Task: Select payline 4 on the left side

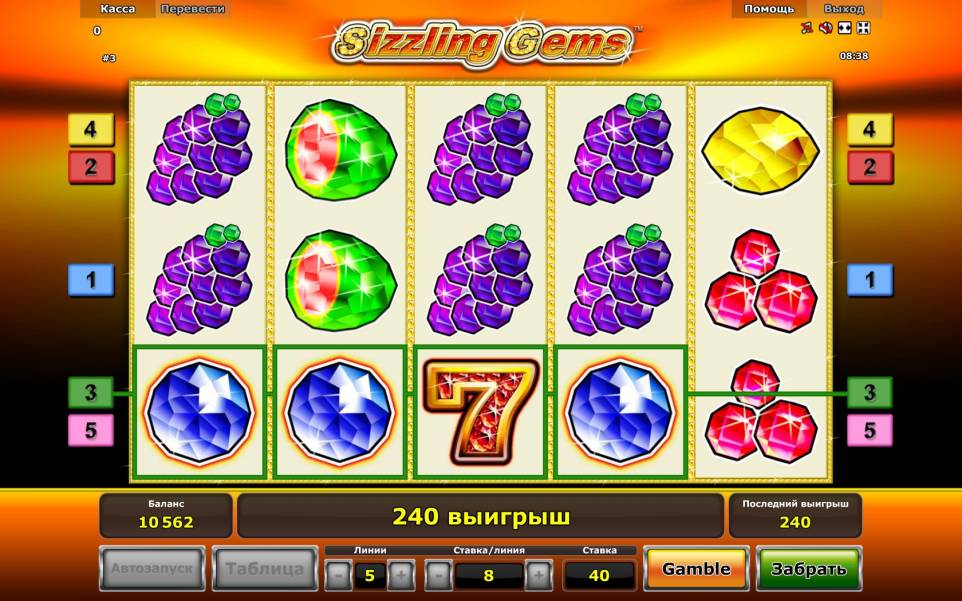Action: [x=91, y=130]
